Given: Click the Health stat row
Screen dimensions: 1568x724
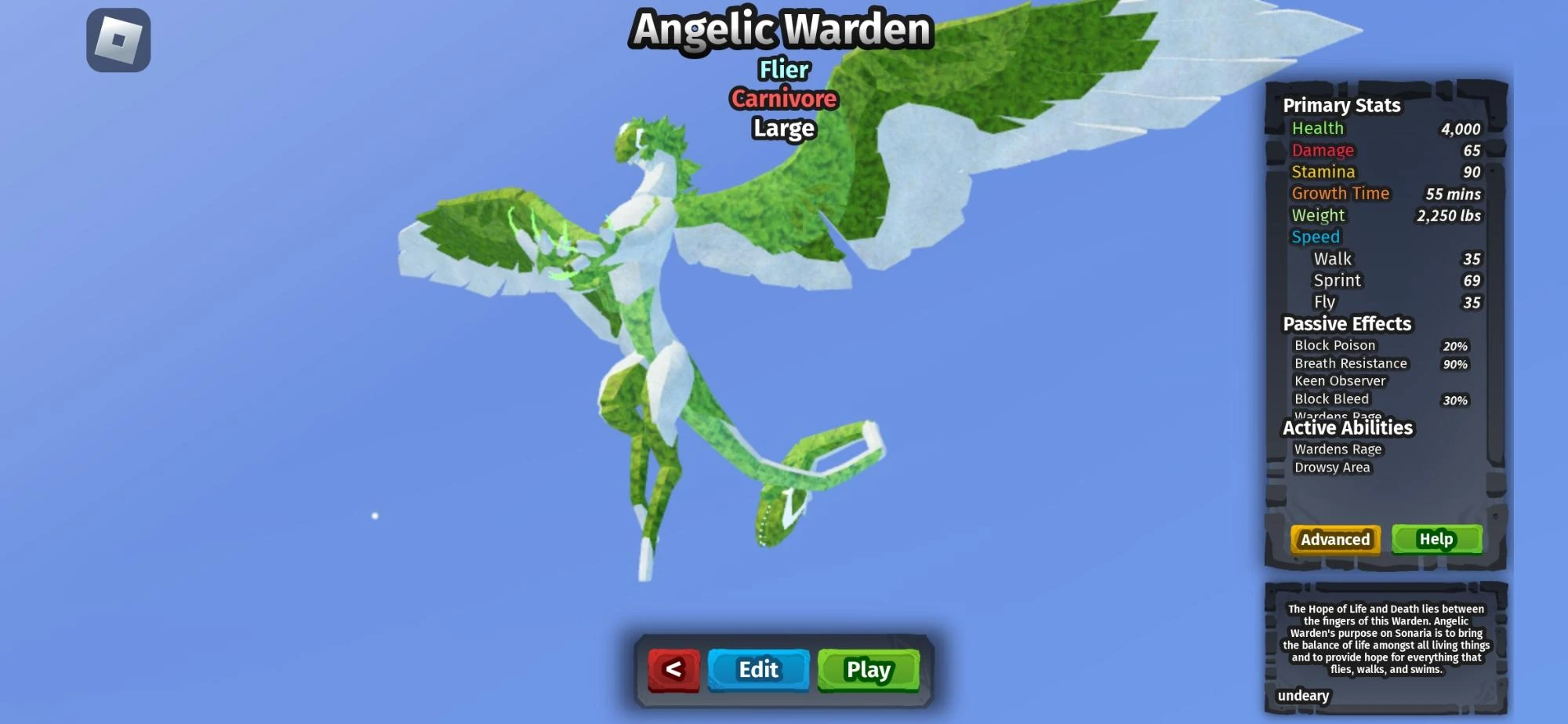Looking at the screenshot, I should point(1317,128).
